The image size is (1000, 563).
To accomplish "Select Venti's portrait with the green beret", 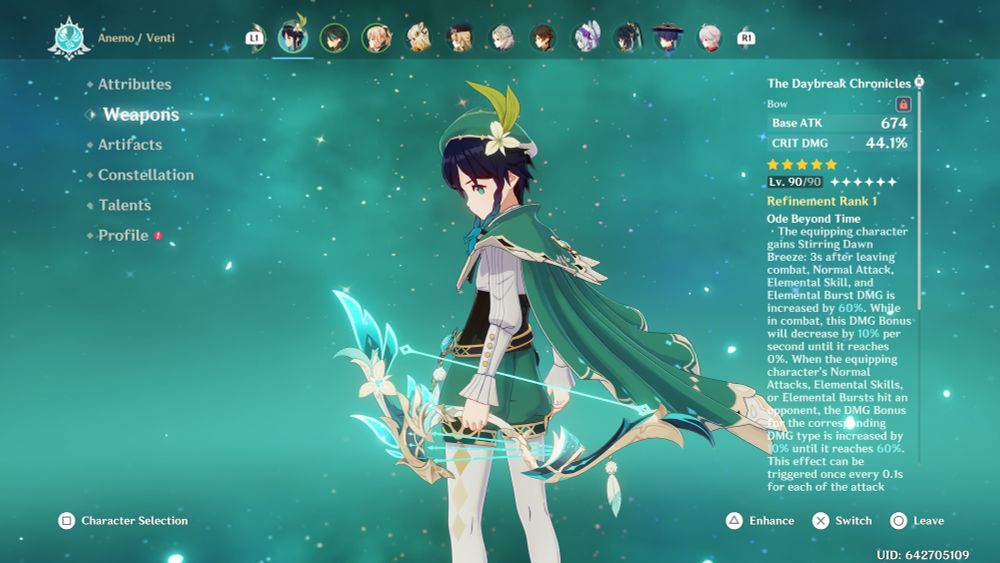I will pyautogui.click(x=293, y=38).
